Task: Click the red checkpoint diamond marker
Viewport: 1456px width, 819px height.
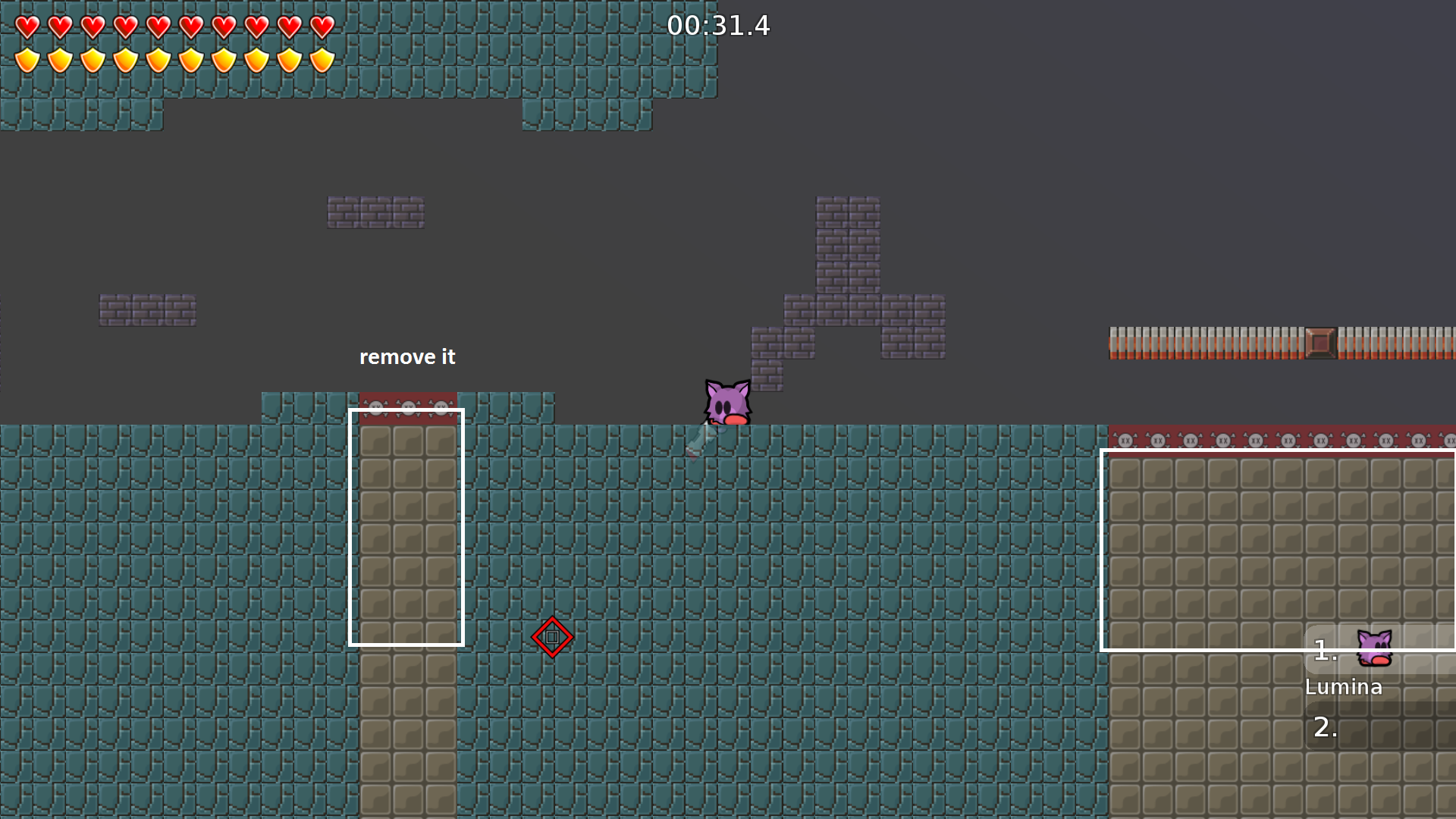Action: click(x=553, y=637)
